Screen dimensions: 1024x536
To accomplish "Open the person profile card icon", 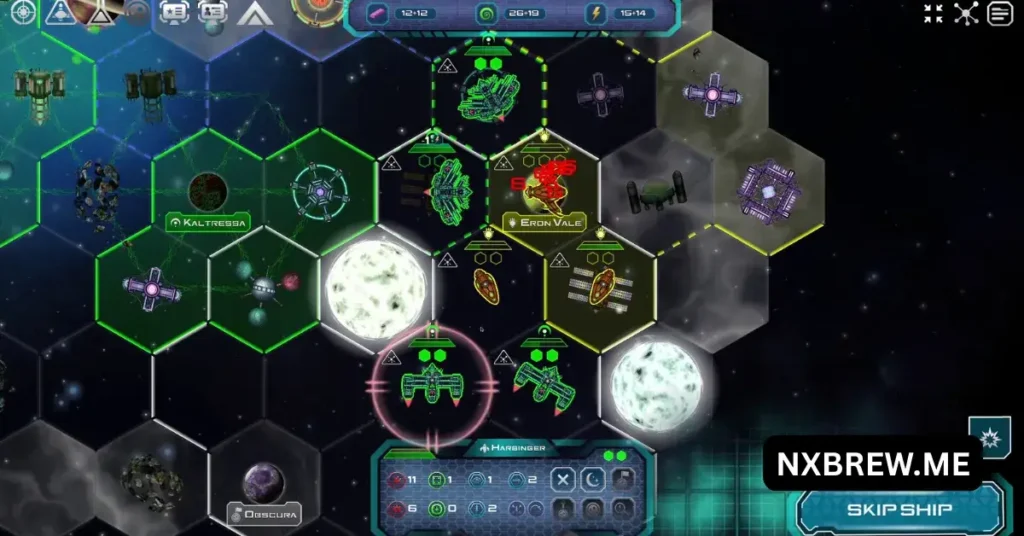I will tap(212, 12).
